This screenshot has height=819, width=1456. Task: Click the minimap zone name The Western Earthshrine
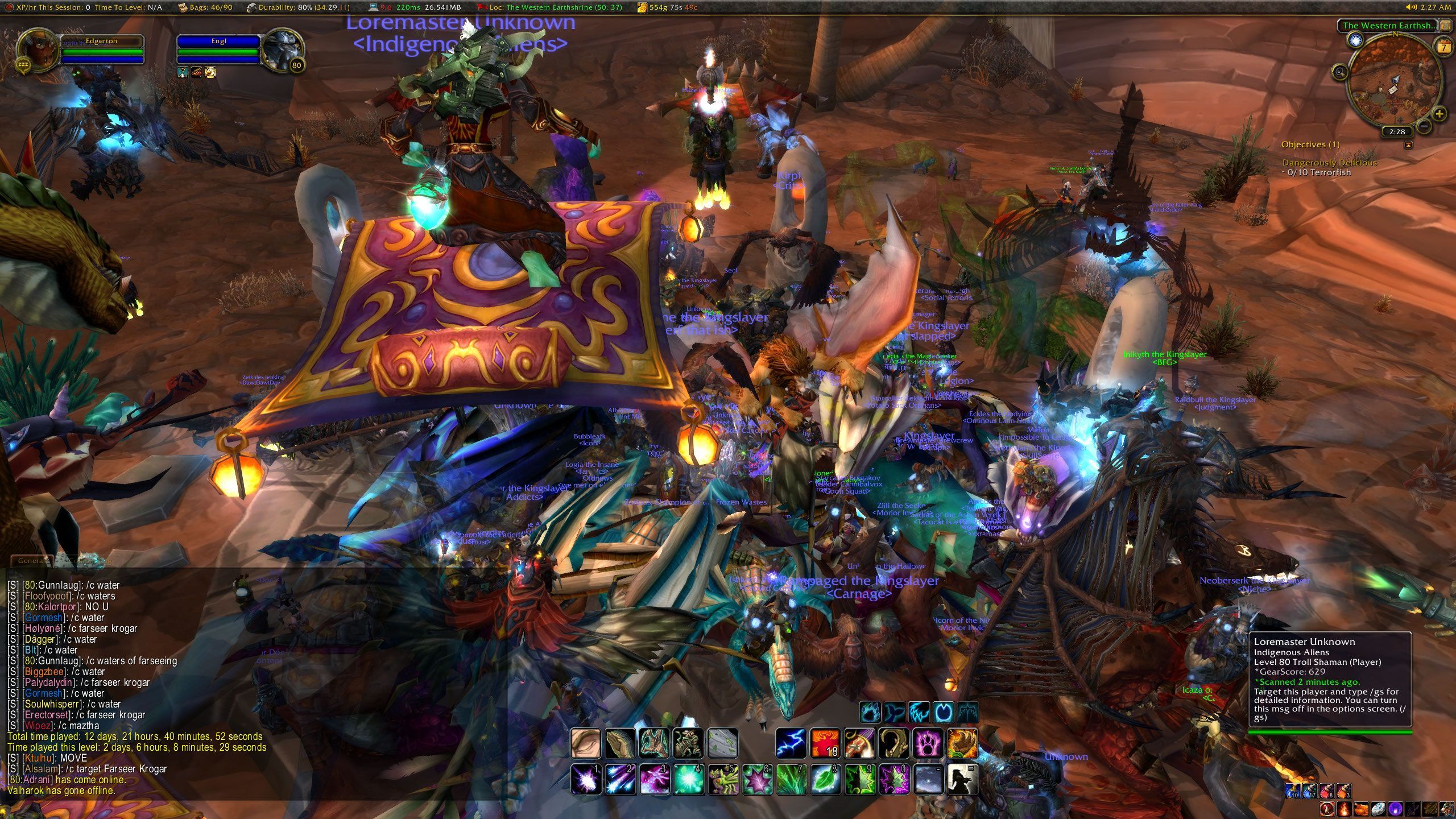click(1388, 26)
